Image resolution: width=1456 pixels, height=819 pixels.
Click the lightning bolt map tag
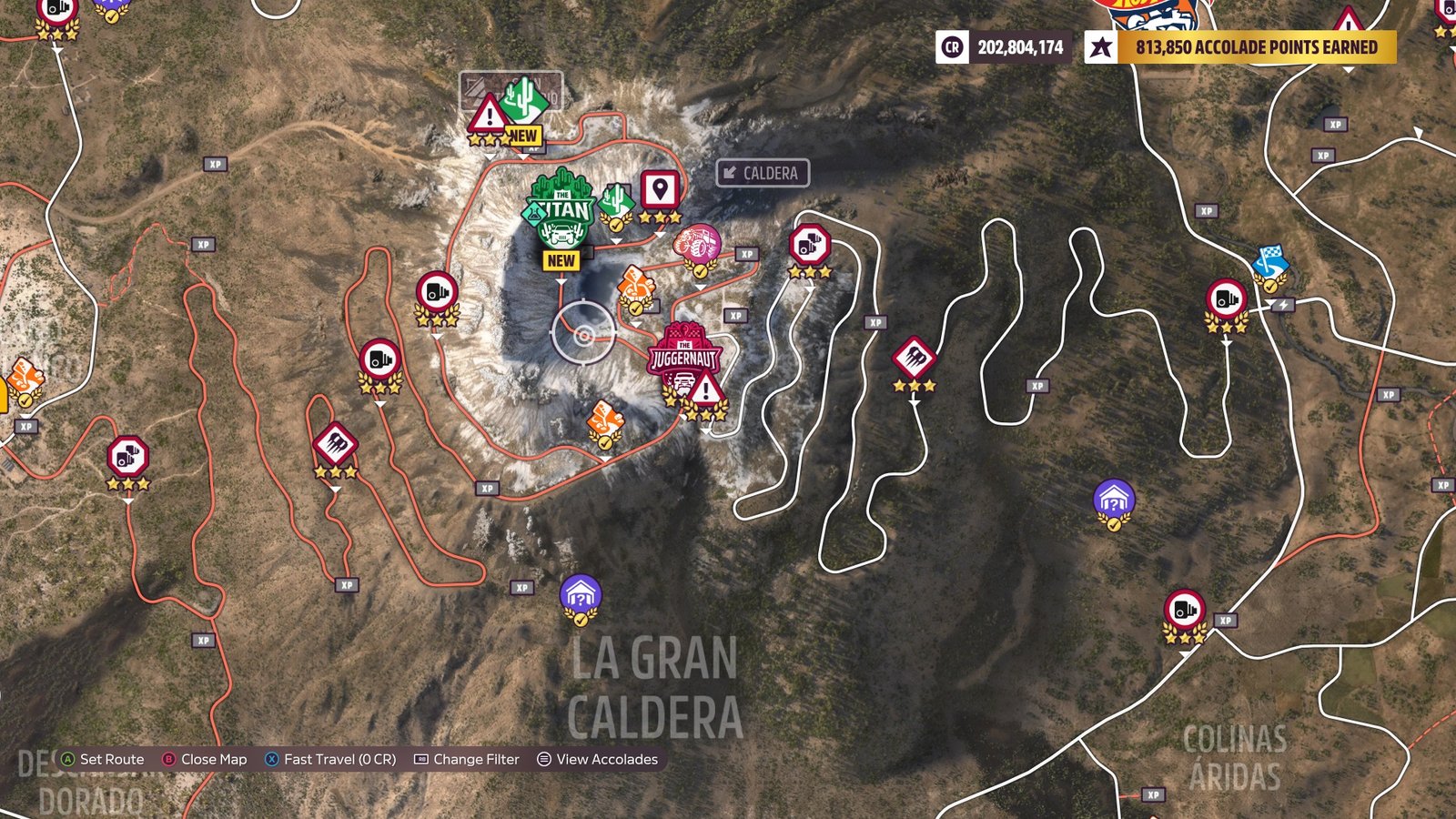pyautogui.click(x=1284, y=305)
